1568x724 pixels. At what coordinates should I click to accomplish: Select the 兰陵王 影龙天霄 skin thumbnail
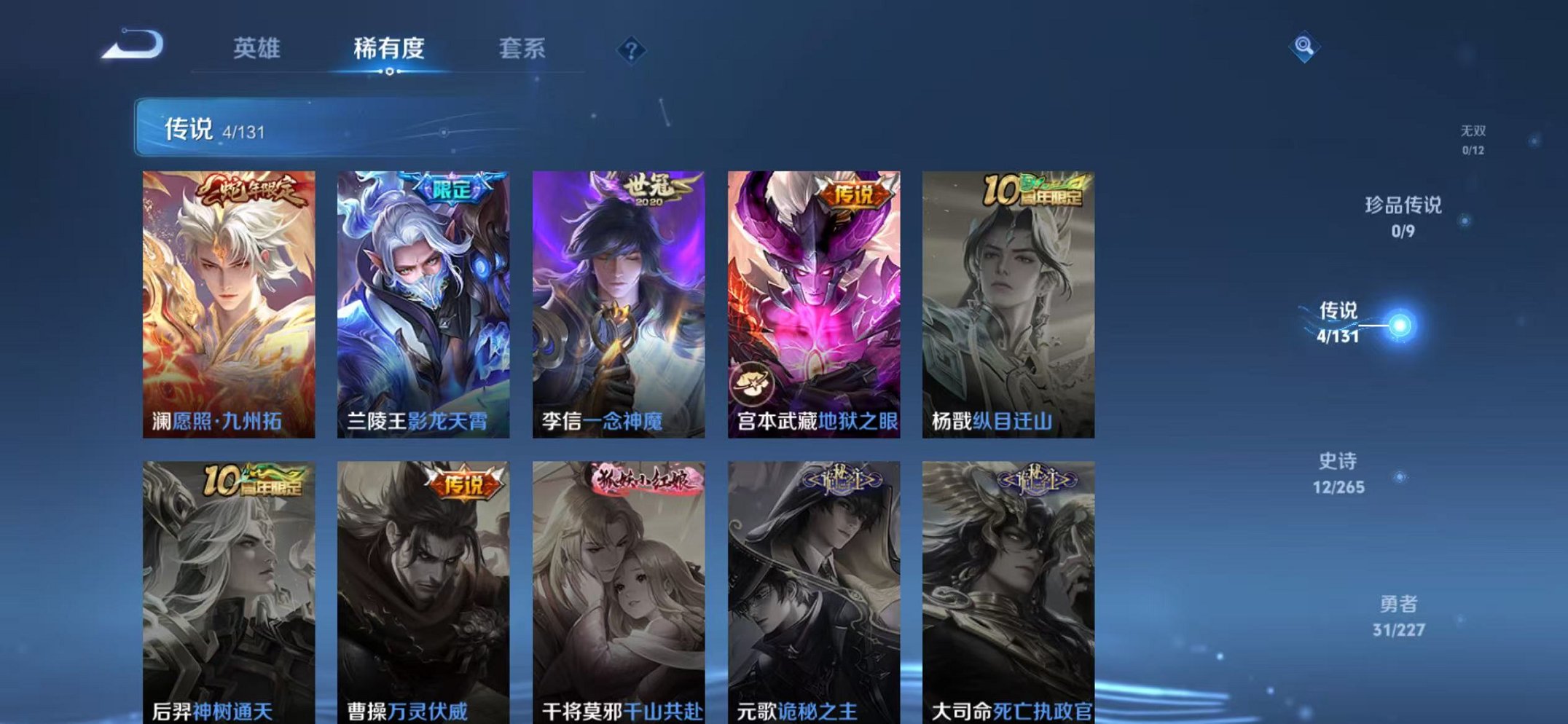(423, 299)
